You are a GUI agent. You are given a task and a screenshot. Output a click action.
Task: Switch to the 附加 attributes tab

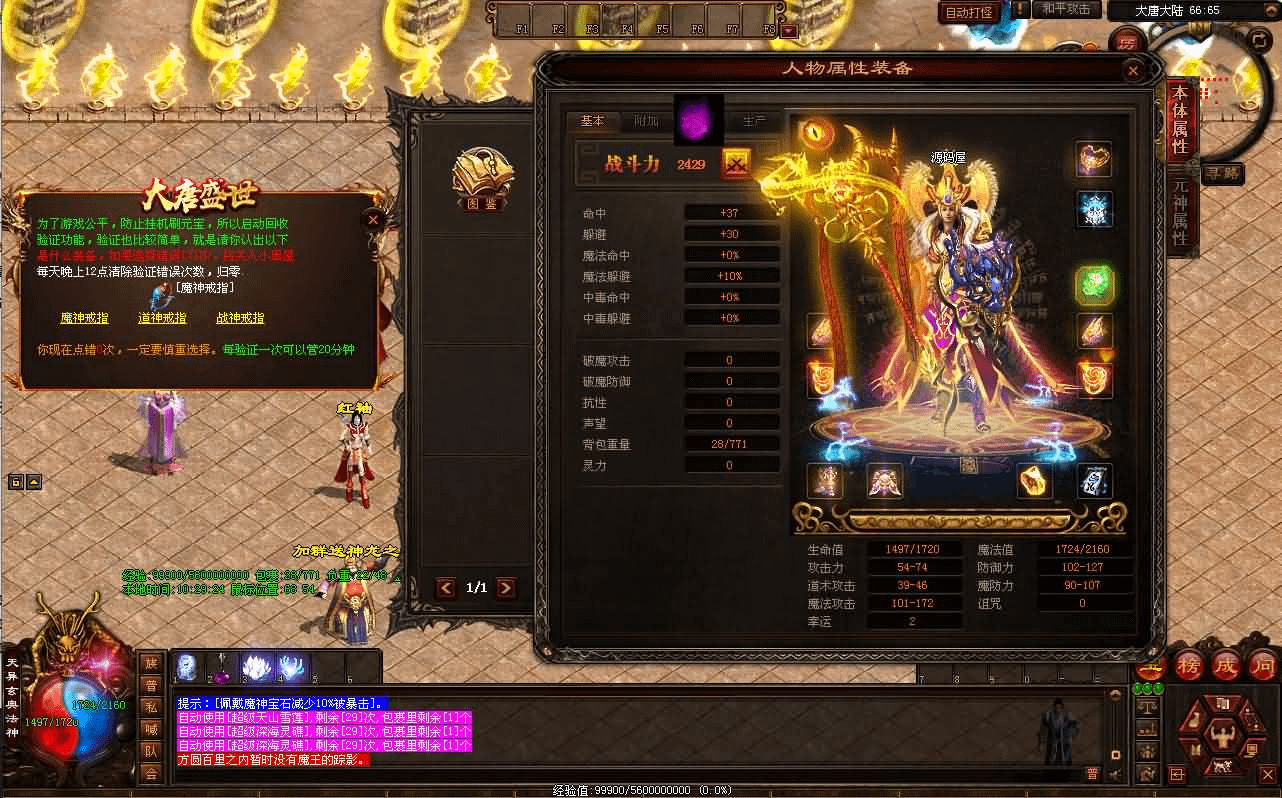point(646,121)
